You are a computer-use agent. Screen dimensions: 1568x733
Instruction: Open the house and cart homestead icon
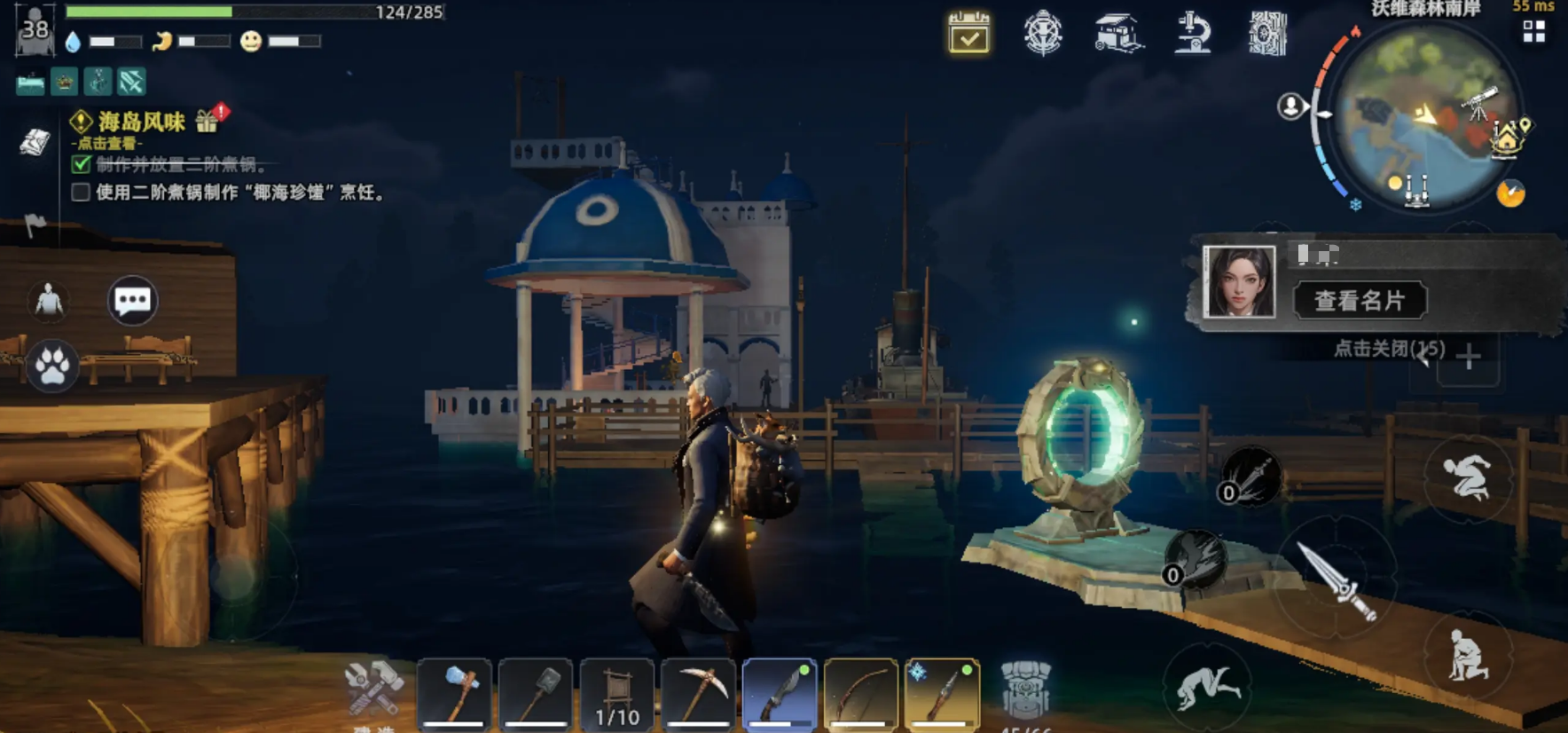1117,34
